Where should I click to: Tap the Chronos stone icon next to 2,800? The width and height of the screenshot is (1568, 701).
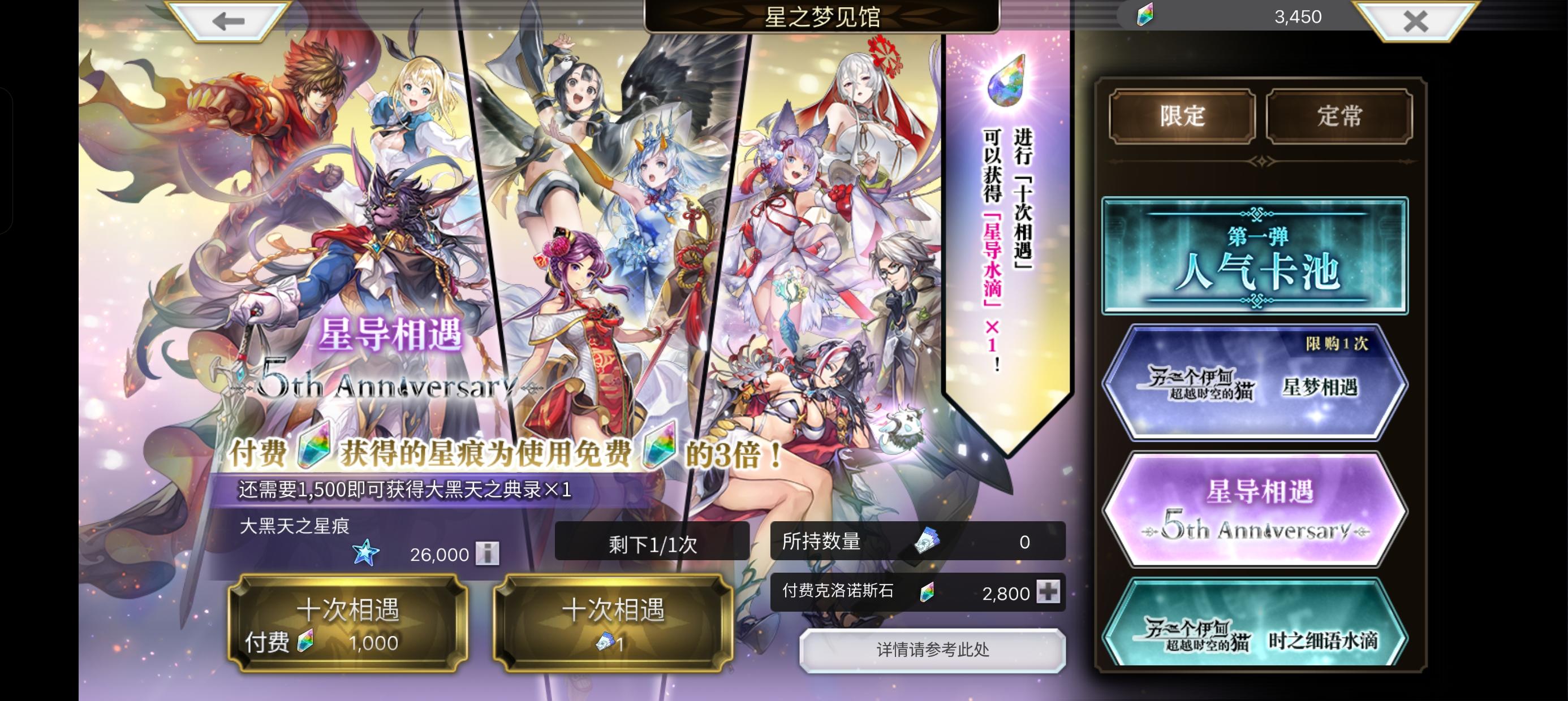[928, 592]
